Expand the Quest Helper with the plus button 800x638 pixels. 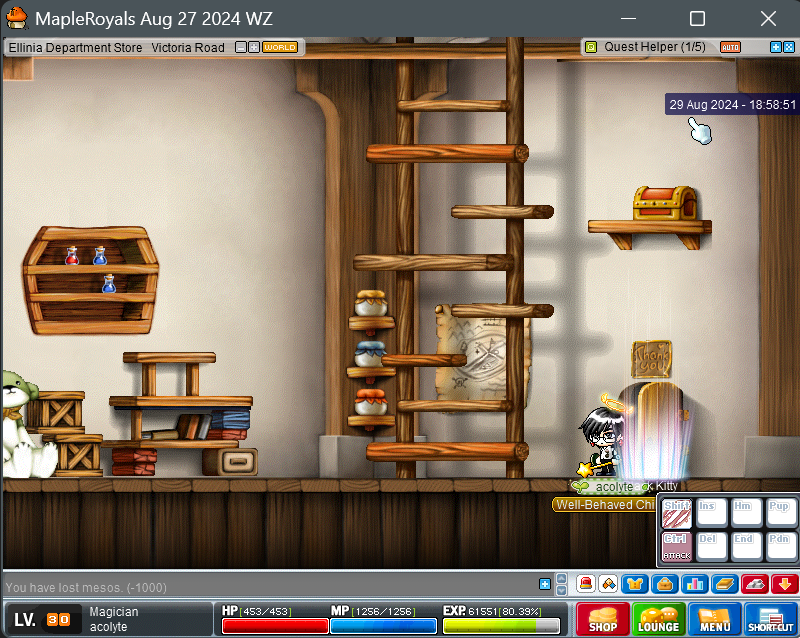pyautogui.click(x=776, y=47)
